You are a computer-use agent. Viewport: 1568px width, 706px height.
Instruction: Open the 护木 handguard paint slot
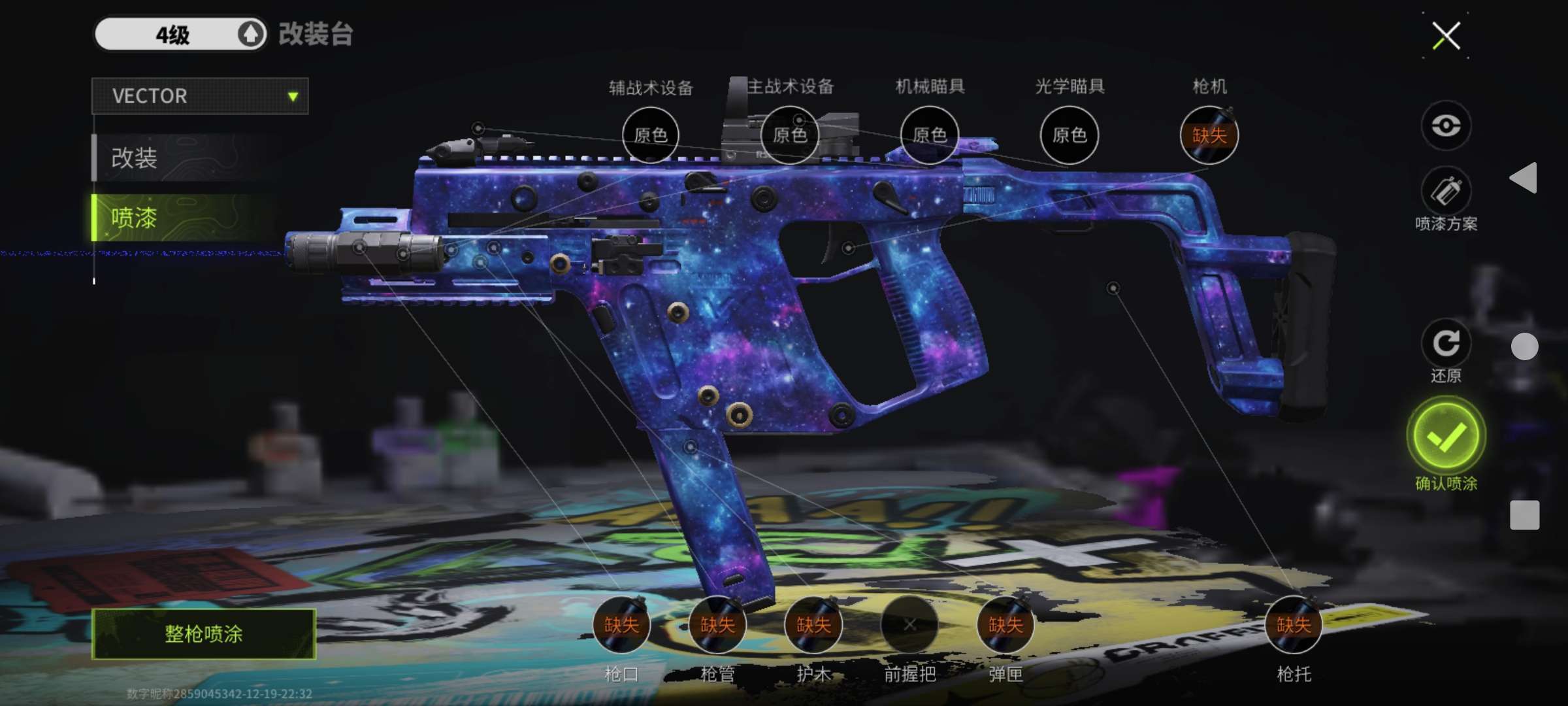click(813, 625)
